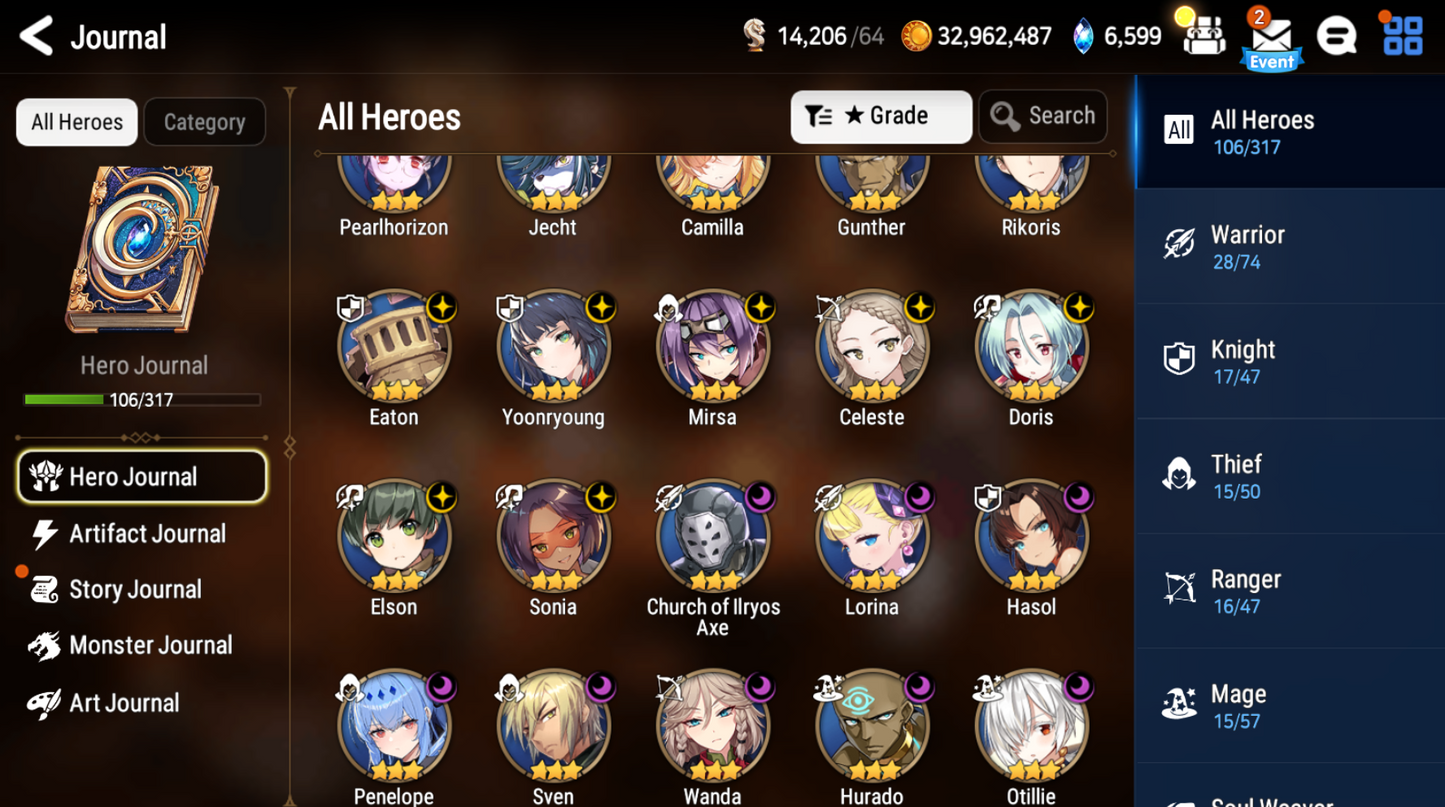The height and width of the screenshot is (807, 1445).
Task: Open the mail inbox with Event badge
Action: coord(1270,36)
